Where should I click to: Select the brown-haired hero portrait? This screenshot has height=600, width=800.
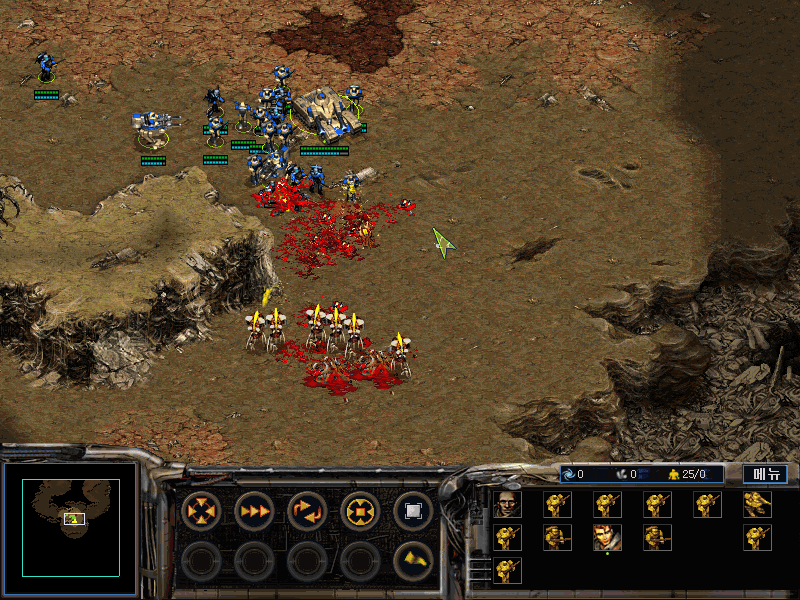pyautogui.click(x=607, y=538)
